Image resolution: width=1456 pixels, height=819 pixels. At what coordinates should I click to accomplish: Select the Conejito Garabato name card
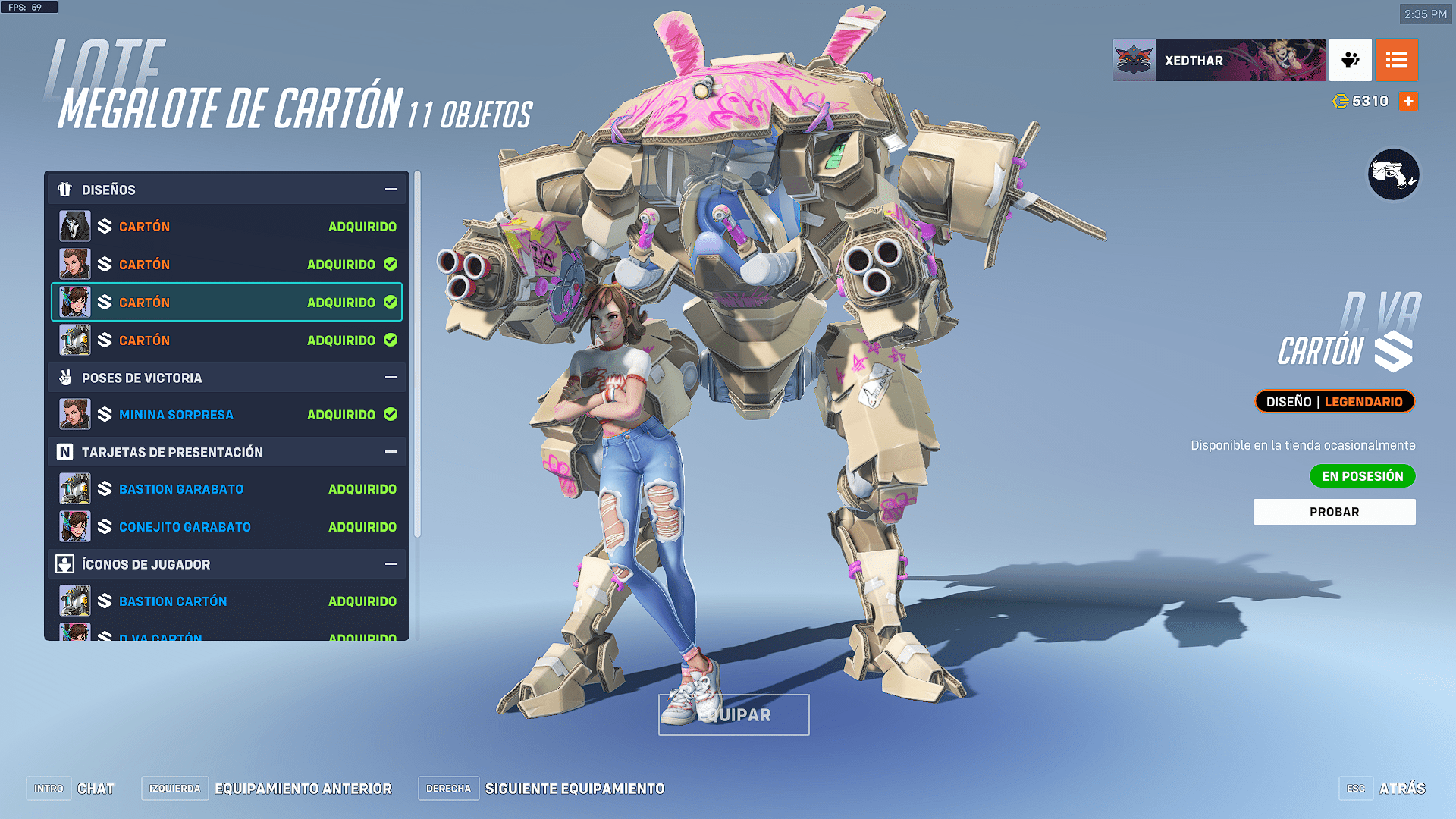(227, 527)
